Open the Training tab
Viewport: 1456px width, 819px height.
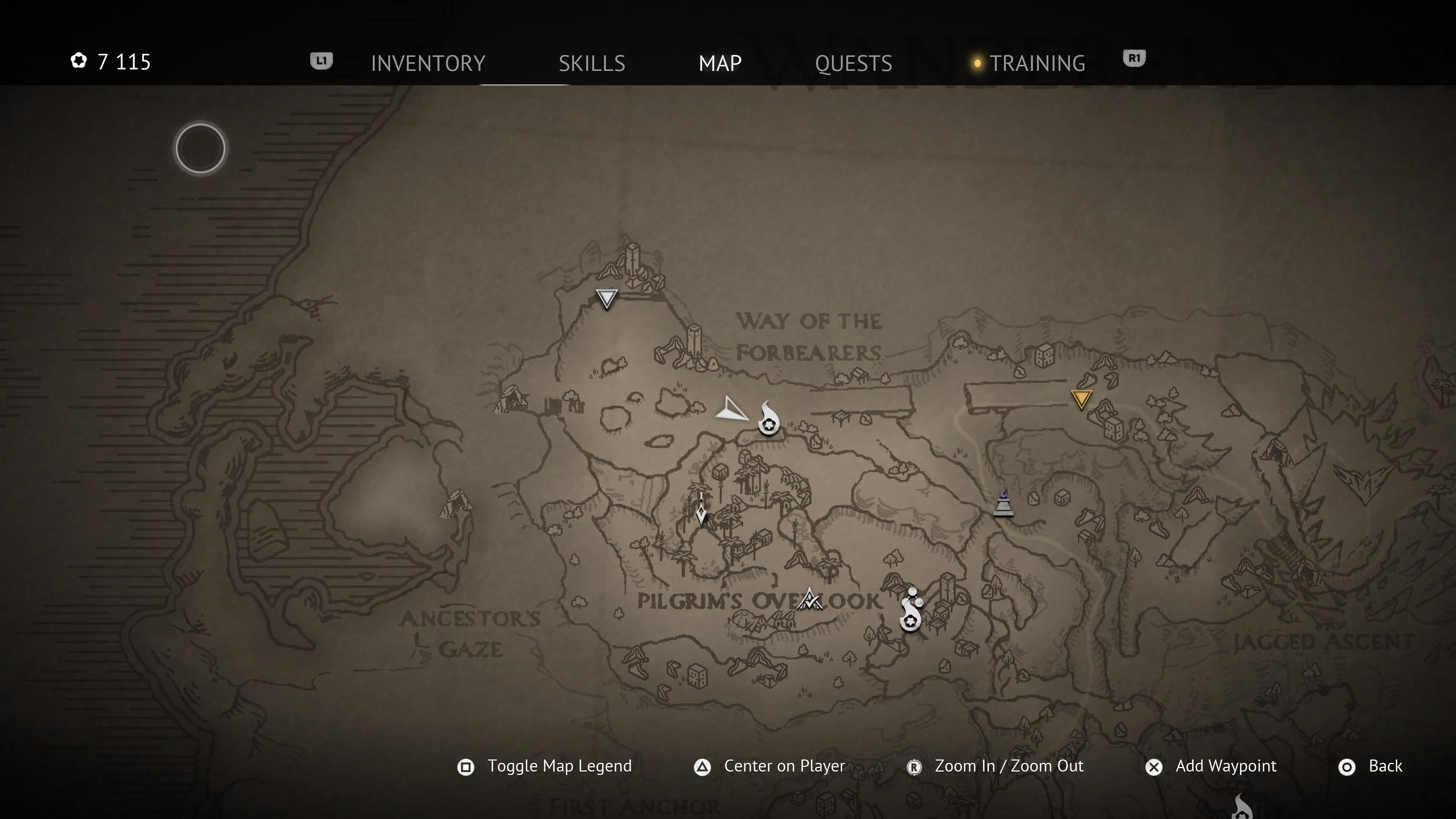coord(1037,63)
